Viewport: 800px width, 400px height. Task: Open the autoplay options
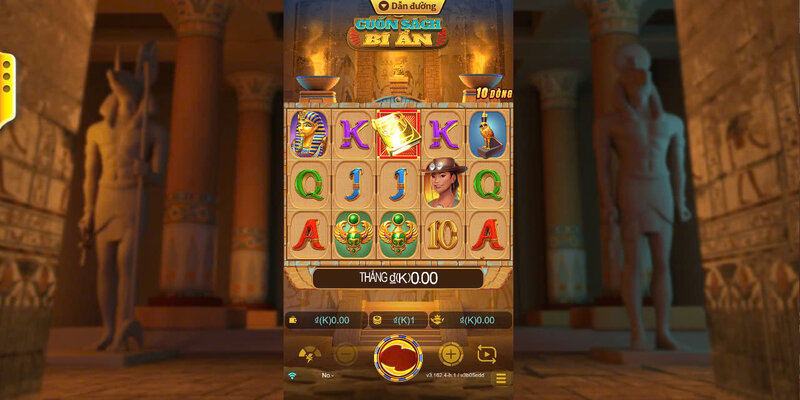487,354
